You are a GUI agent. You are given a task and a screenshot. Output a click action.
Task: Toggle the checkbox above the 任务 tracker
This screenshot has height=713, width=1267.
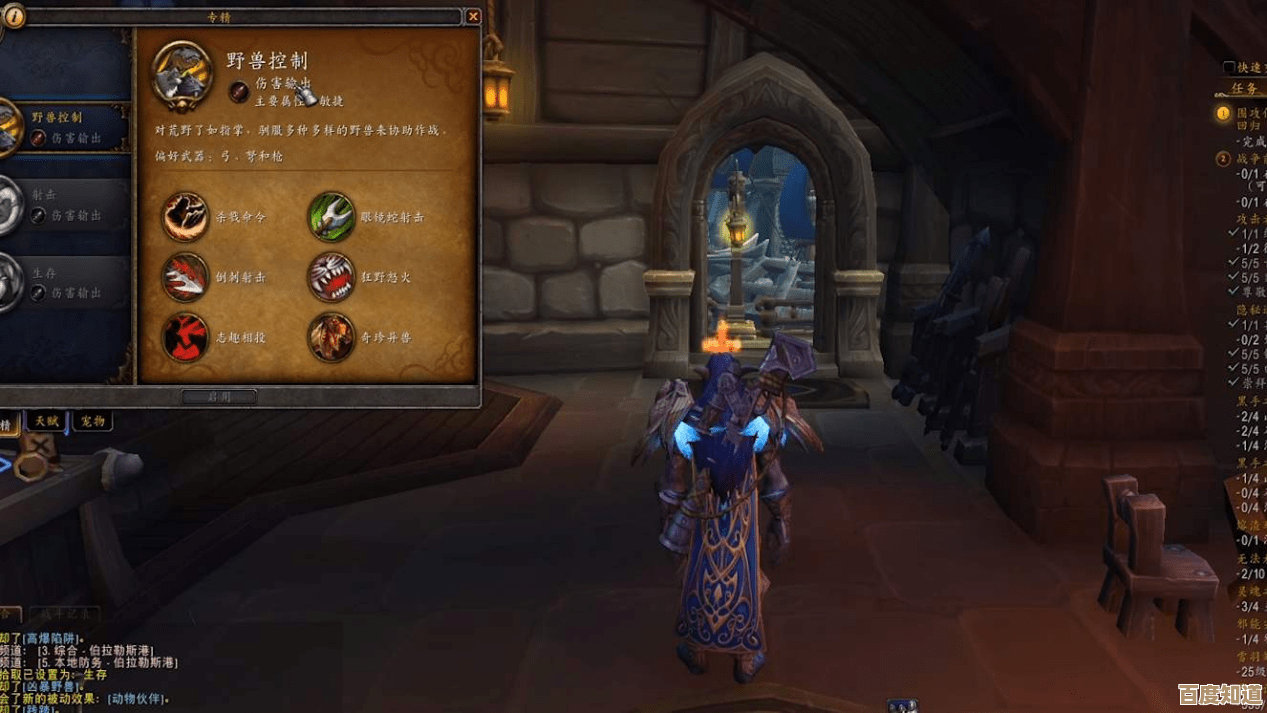[1229, 68]
